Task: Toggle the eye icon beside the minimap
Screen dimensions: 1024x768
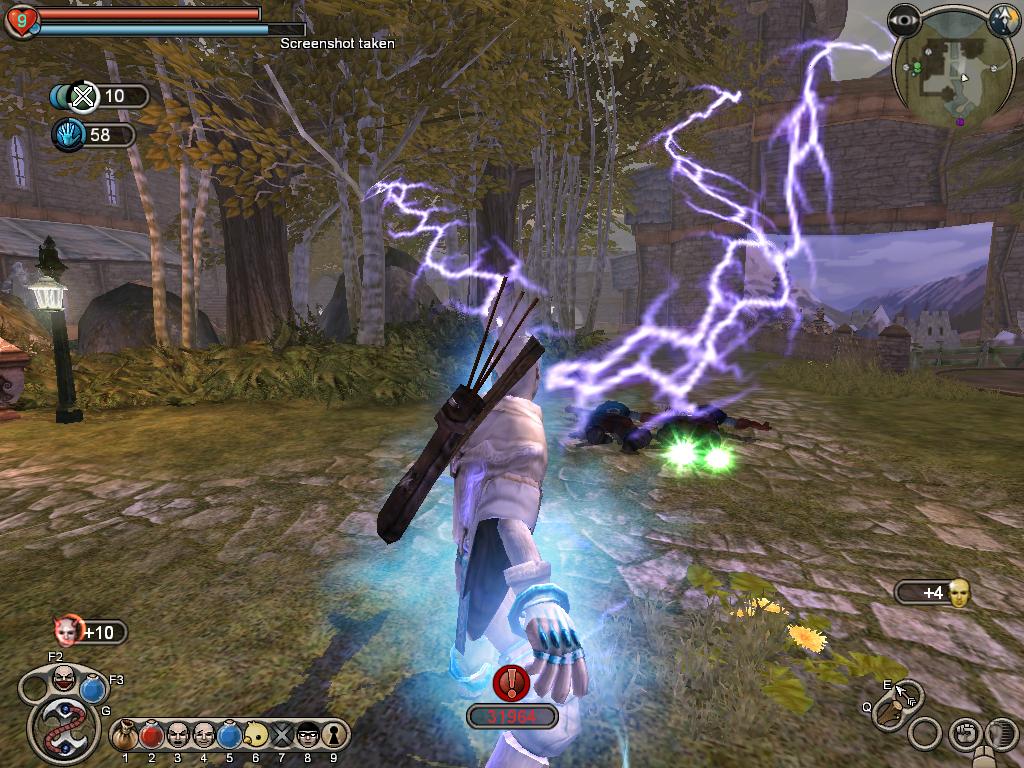Action: pyautogui.click(x=907, y=19)
